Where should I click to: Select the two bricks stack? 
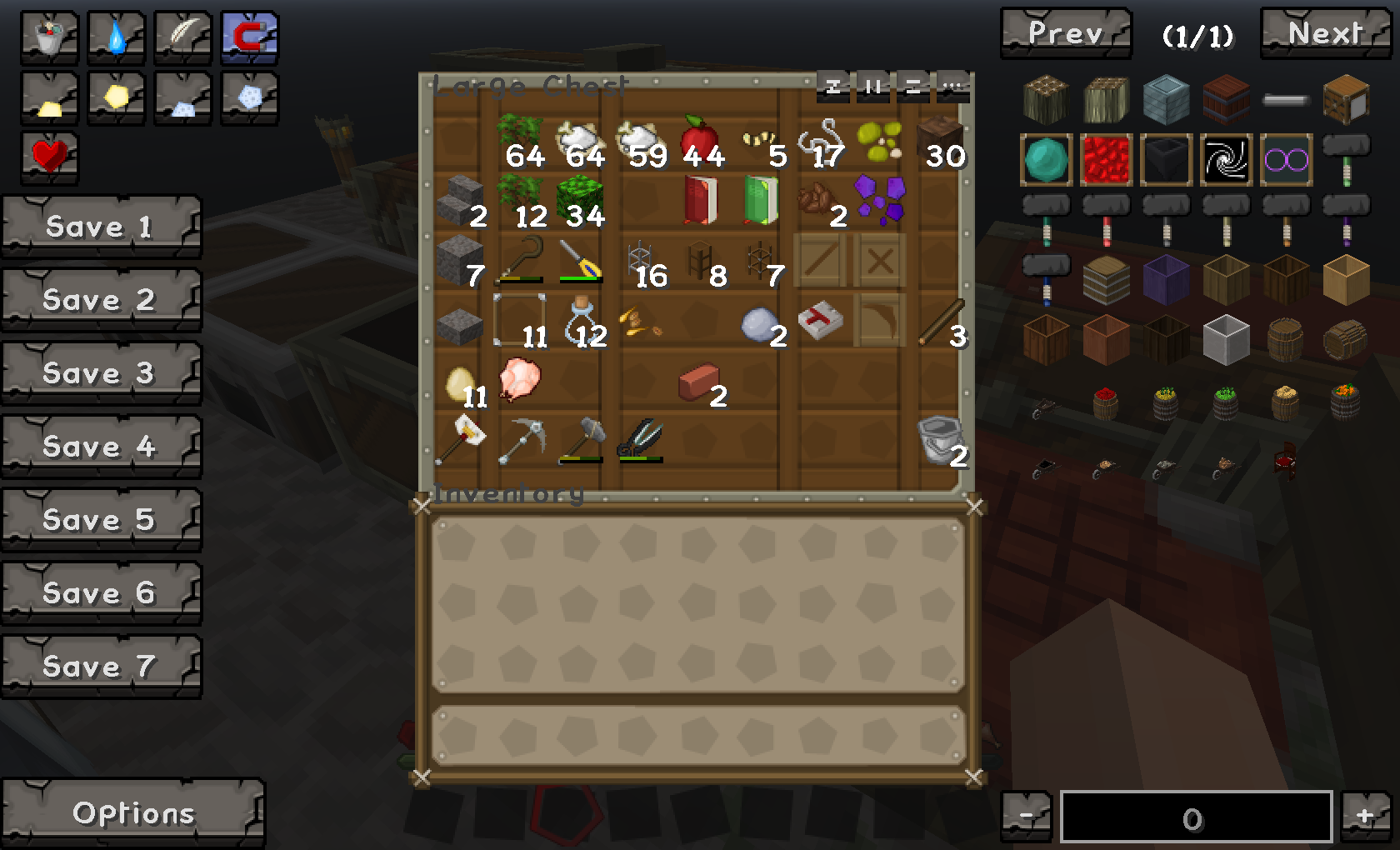click(x=700, y=383)
